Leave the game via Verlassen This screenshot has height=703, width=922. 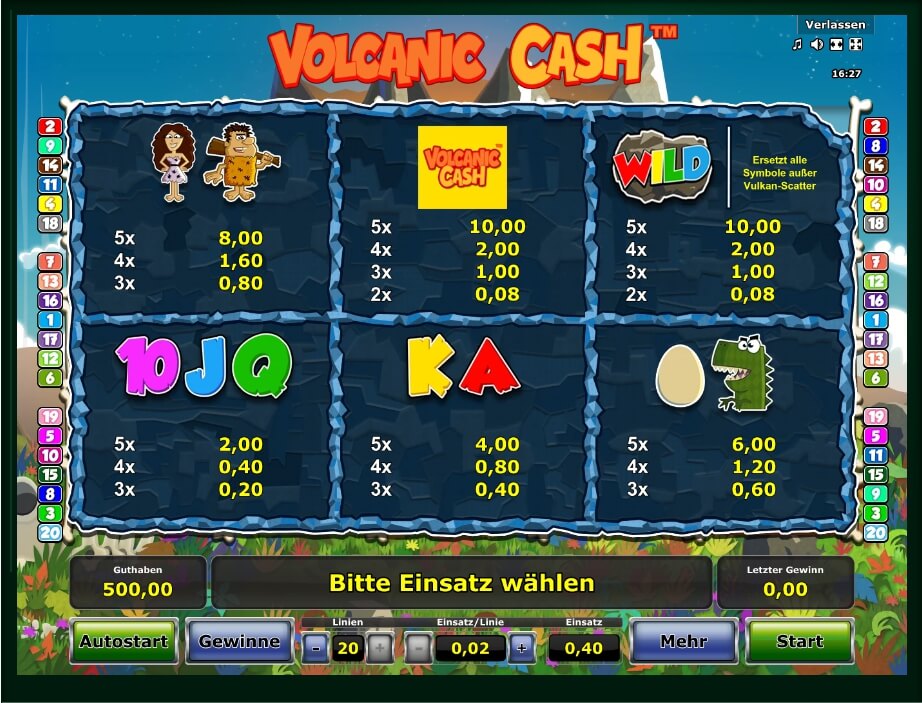pyautogui.click(x=835, y=24)
